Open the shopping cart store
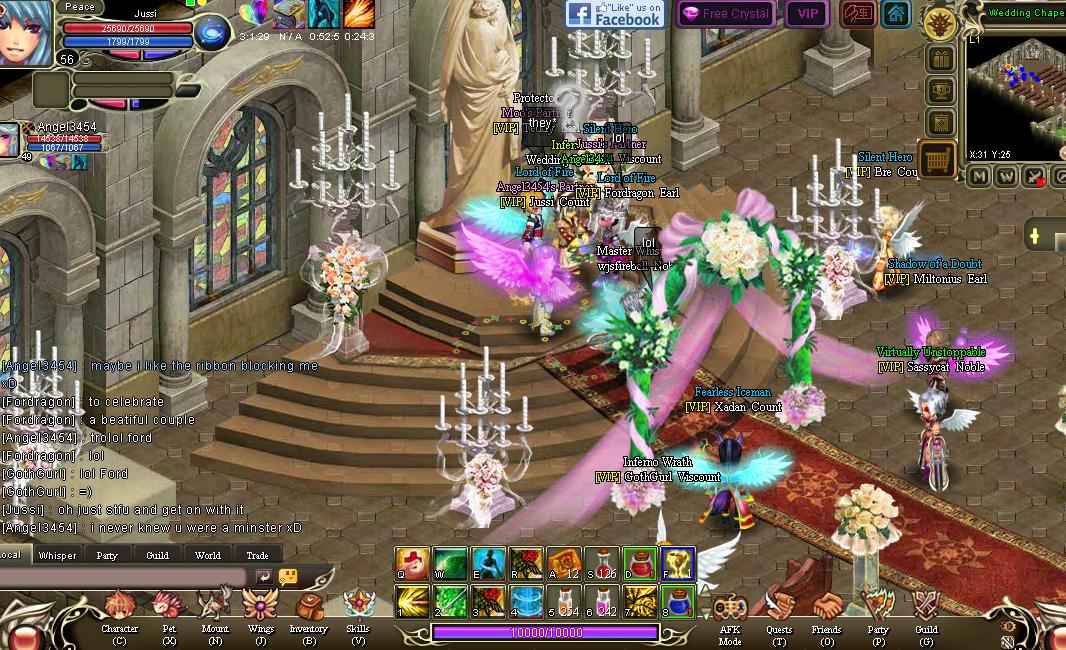 pyautogui.click(x=938, y=160)
